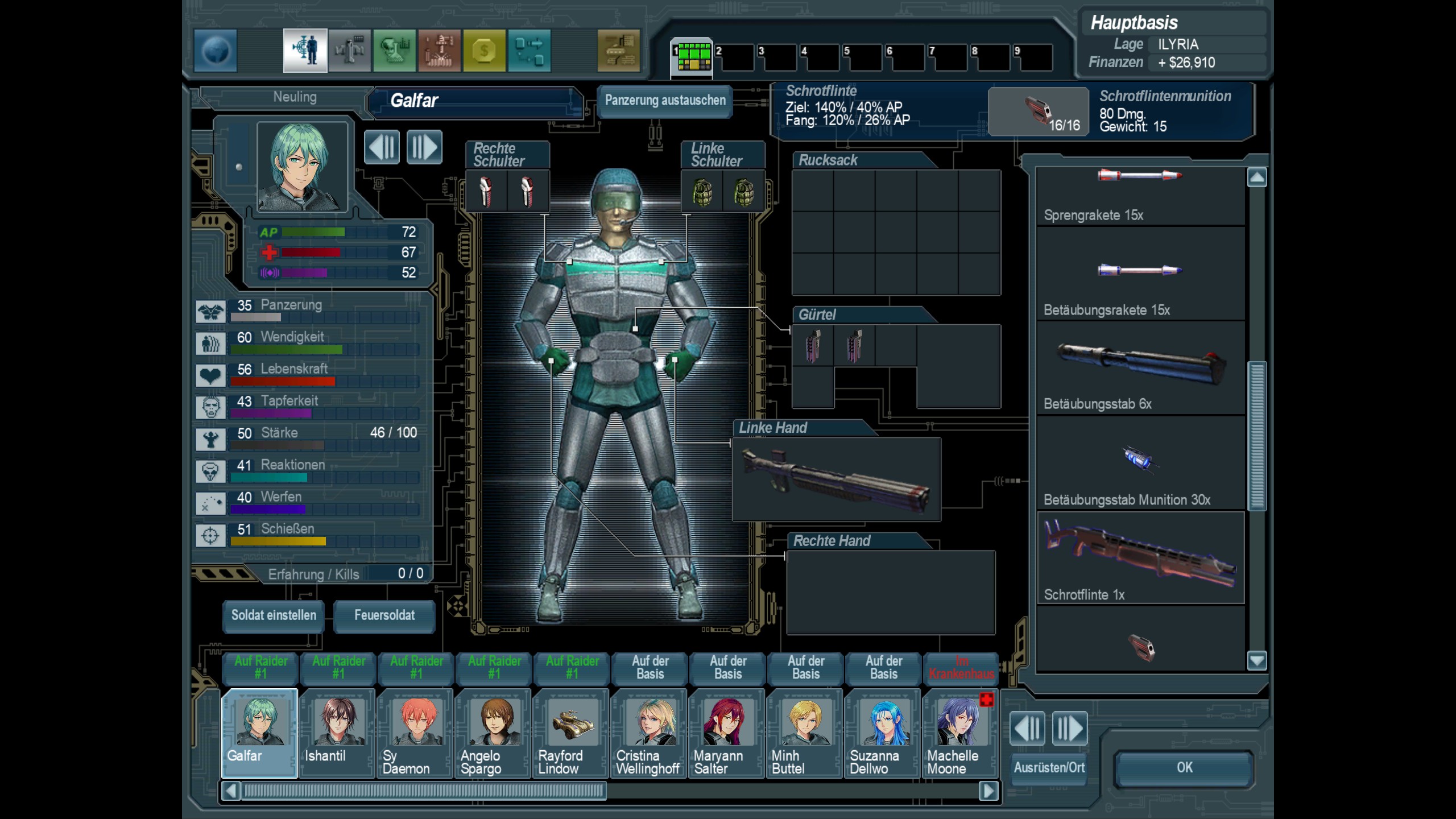Pick the Rayford Lindow vehicle unit
The width and height of the screenshot is (1456, 819).
(571, 731)
